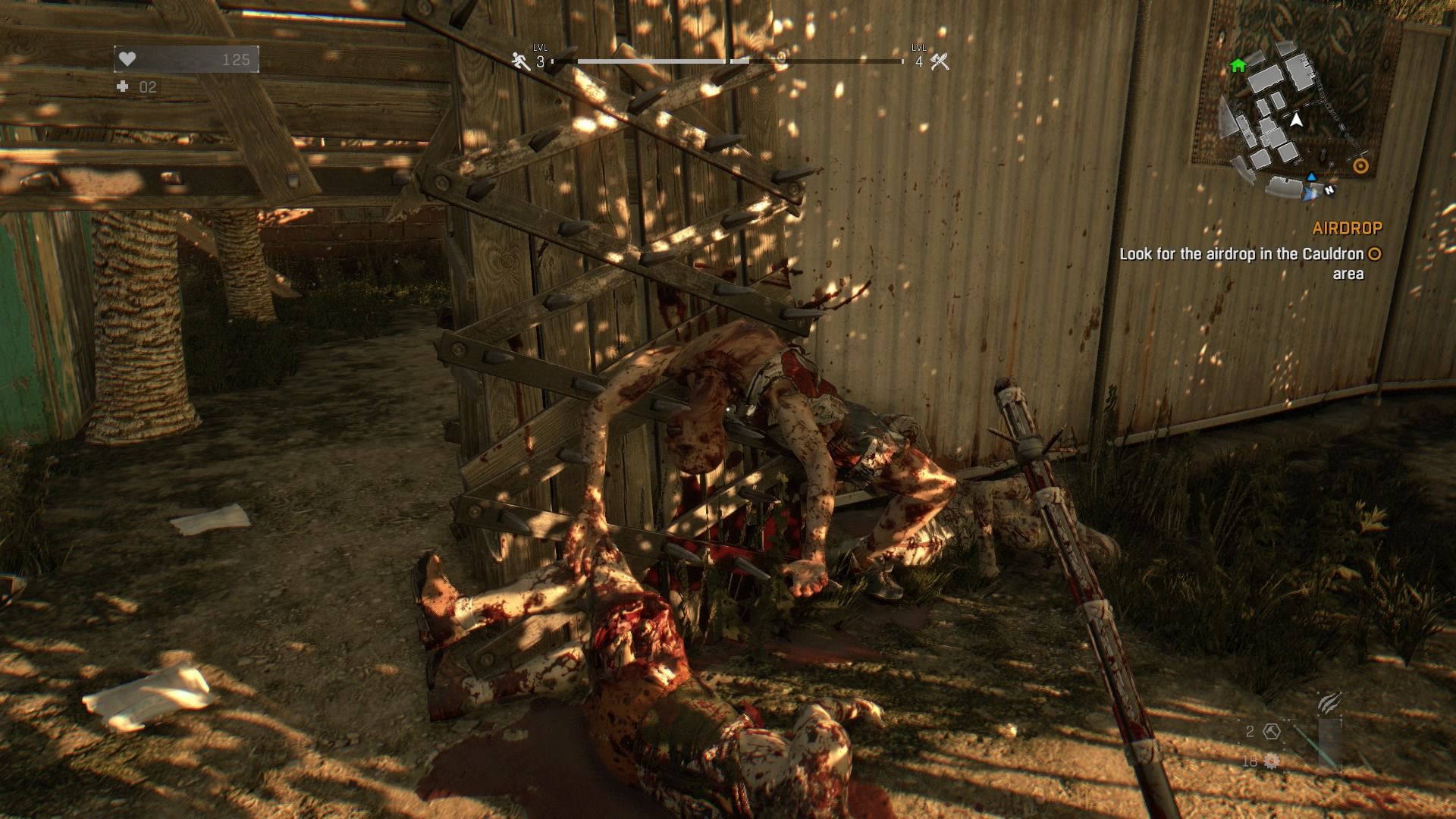Select the claw marks icon above weapon slot
This screenshot has height=819, width=1456.
1329,703
